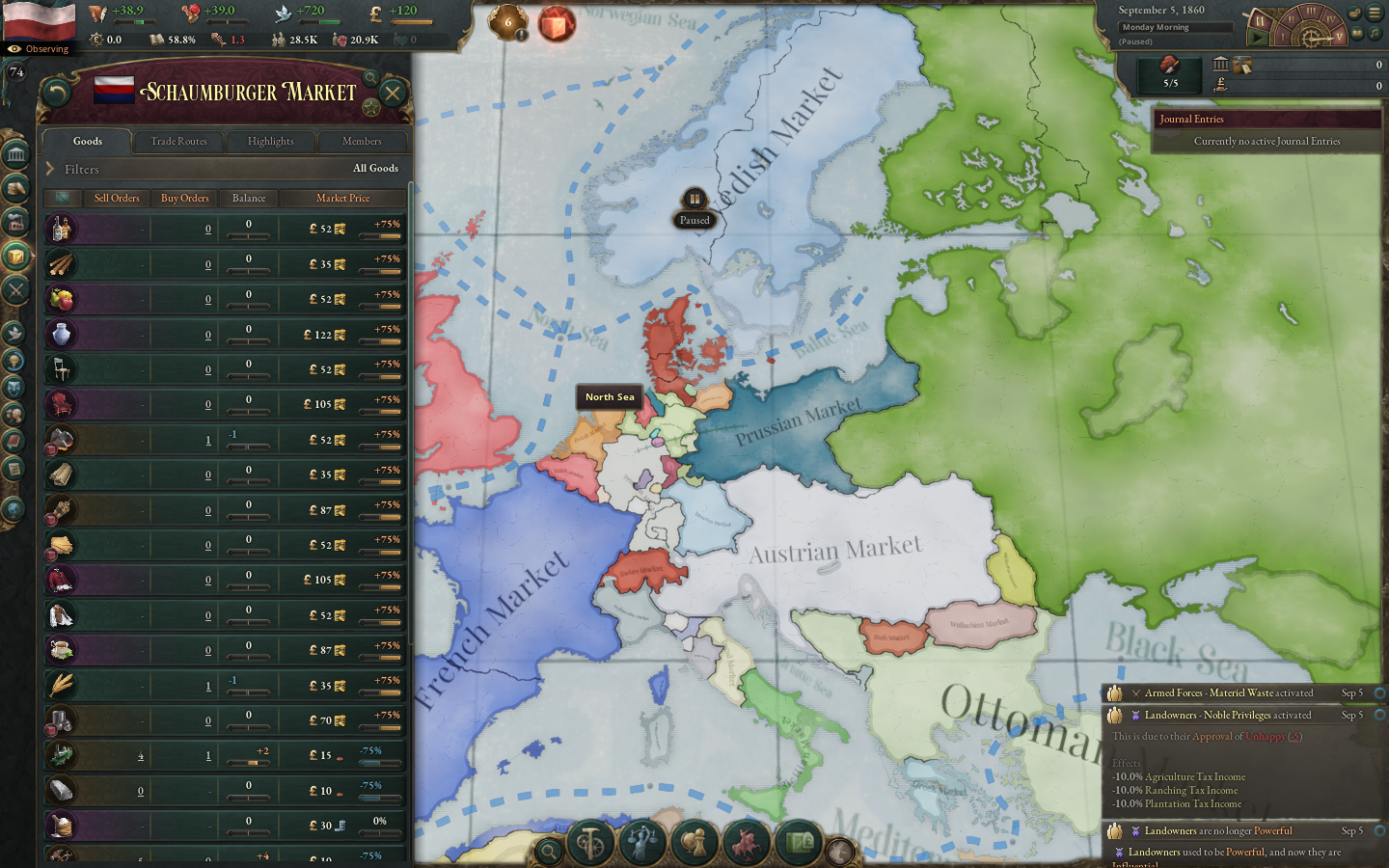The image size is (1389, 868).
Task: Toggle the Observing eye indicator top-left
Action: click(39, 48)
